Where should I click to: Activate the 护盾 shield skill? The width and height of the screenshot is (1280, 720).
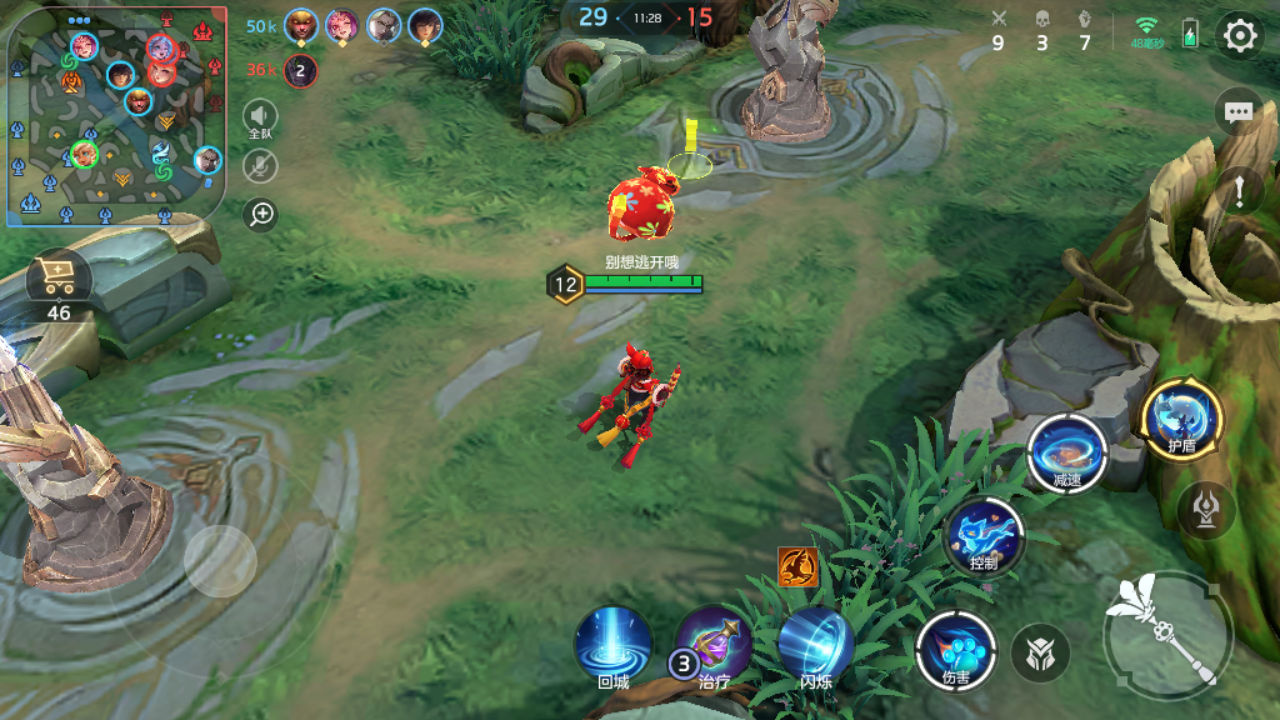[x=1182, y=419]
